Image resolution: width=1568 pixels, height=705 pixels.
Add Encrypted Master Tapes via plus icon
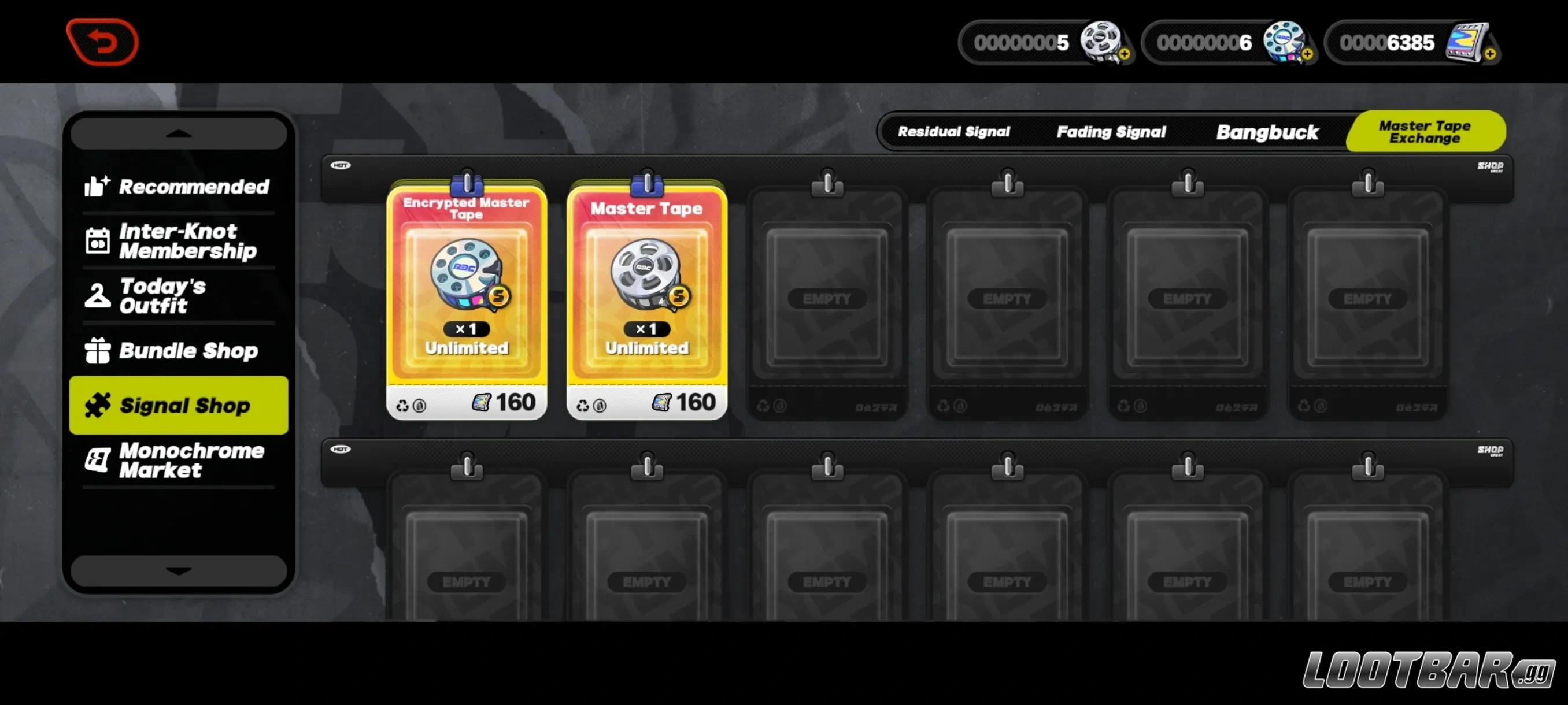pos(1307,54)
